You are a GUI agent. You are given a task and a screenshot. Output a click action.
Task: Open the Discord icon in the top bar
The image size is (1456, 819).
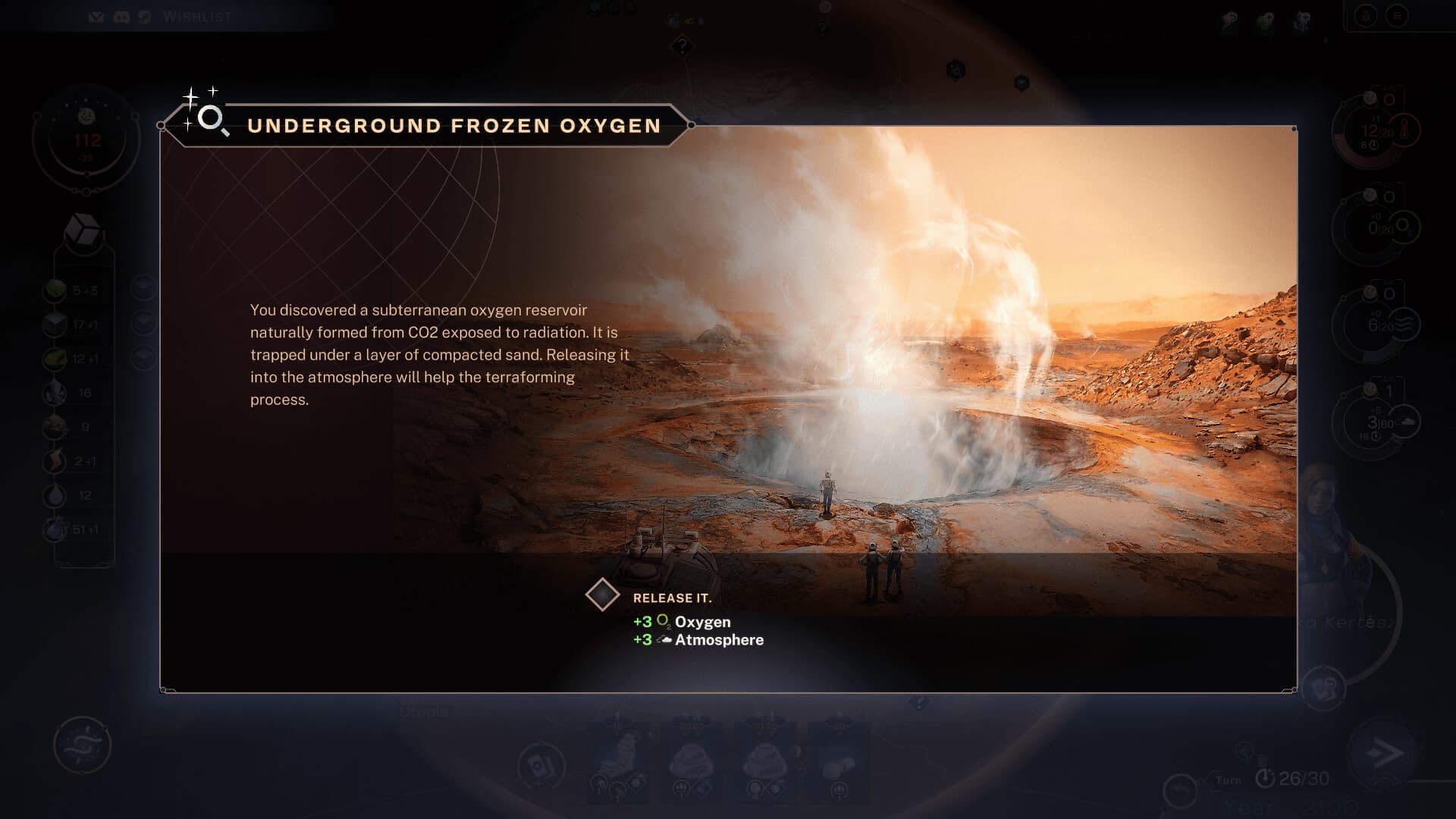(x=121, y=16)
